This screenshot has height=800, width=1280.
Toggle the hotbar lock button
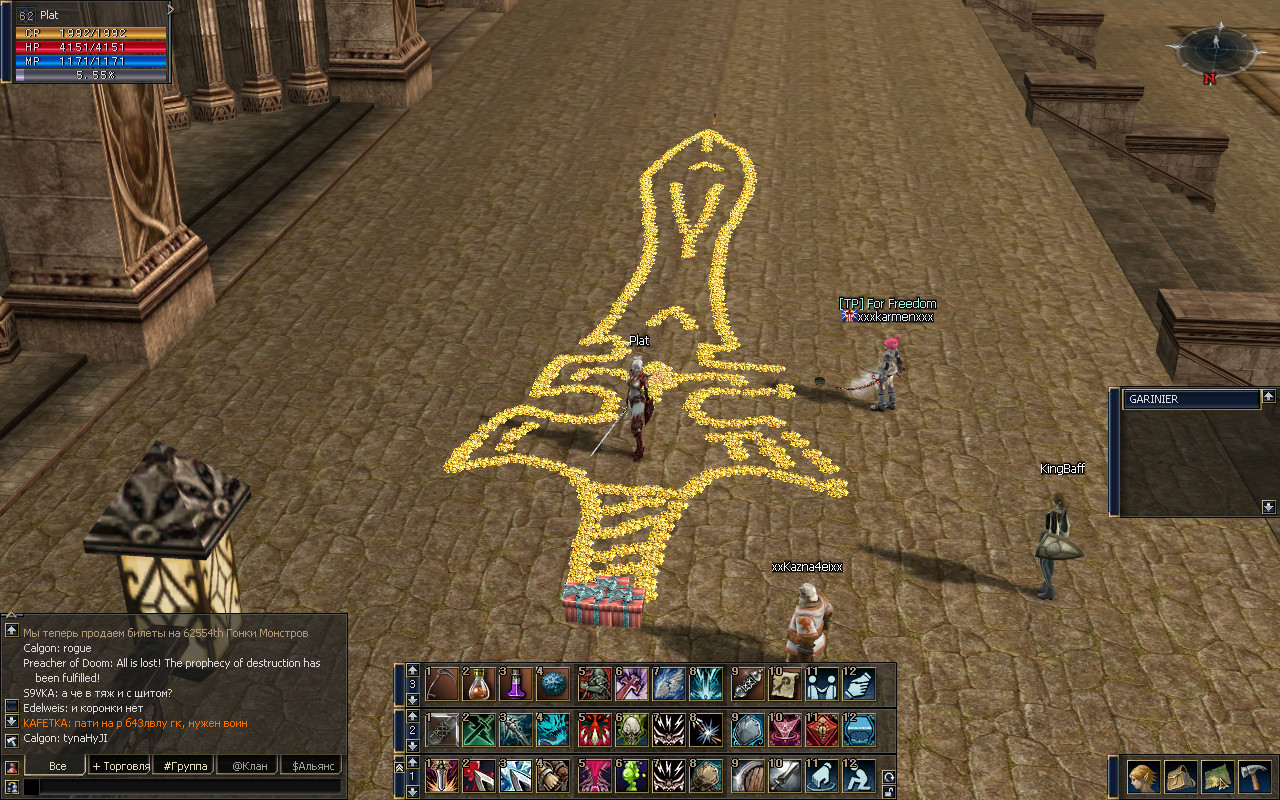coord(888,792)
